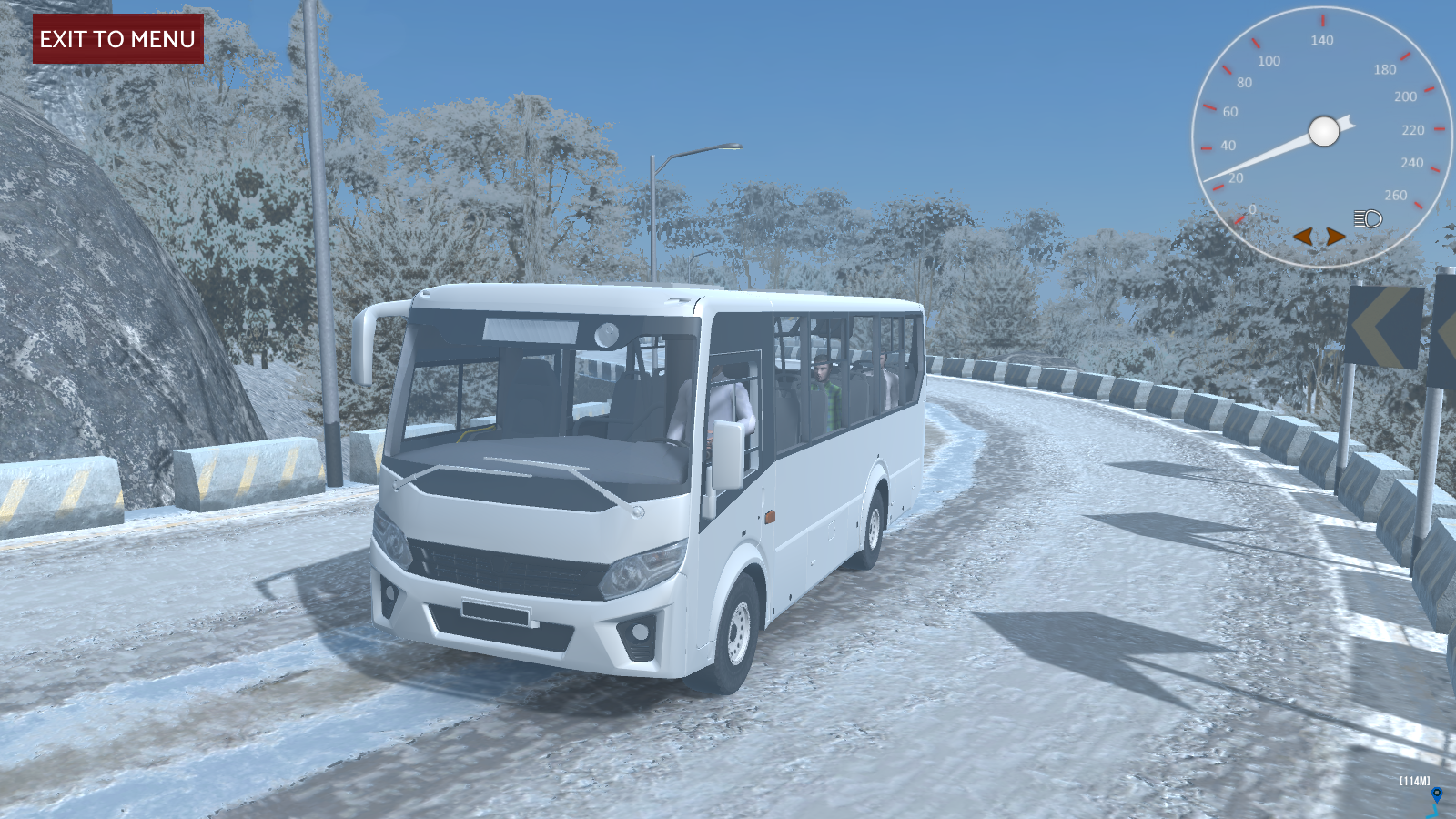The height and width of the screenshot is (819, 1456).
Task: Click the speedometer needle center hub
Action: (x=1322, y=130)
